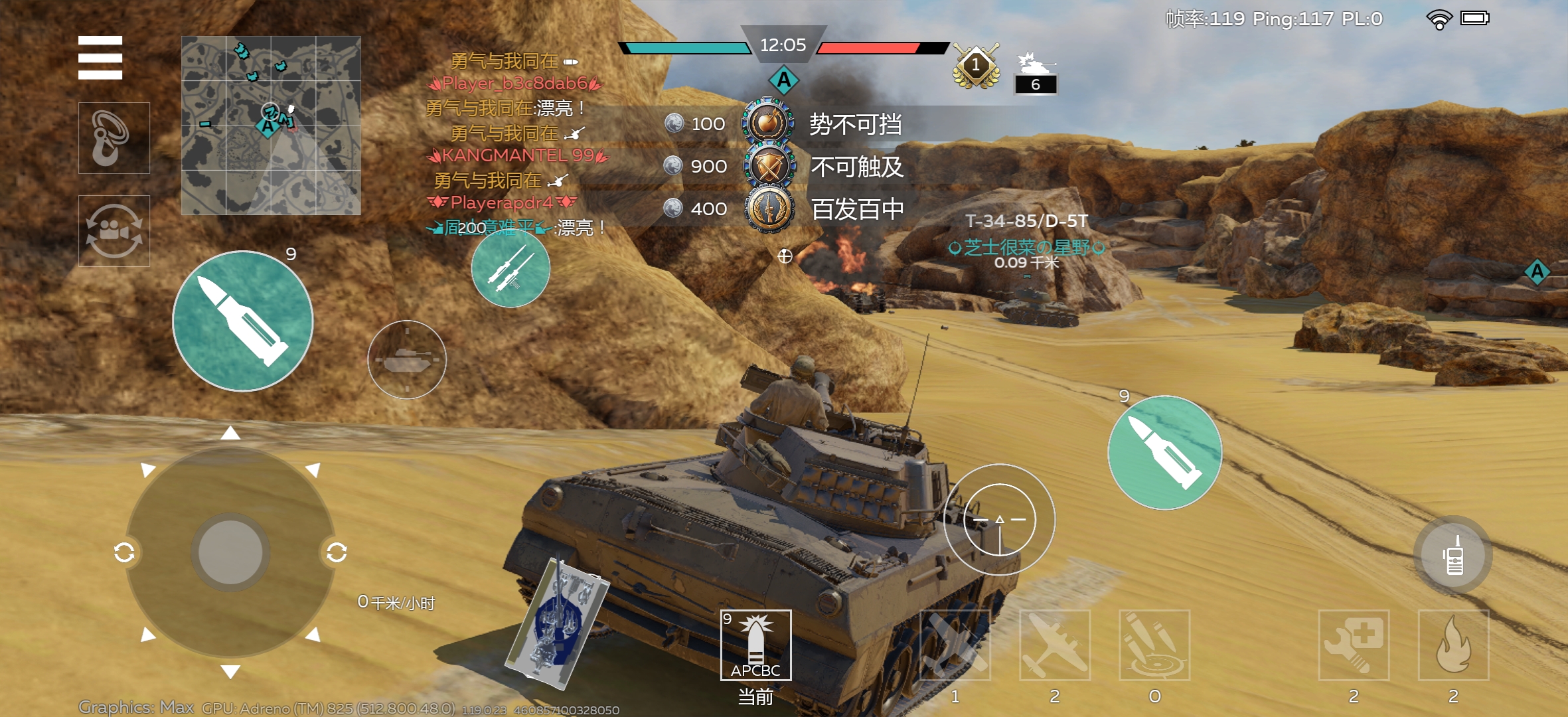Screen dimensions: 1568x717
Task: Activate the crosshair sight zoom button
Action: pos(999,519)
